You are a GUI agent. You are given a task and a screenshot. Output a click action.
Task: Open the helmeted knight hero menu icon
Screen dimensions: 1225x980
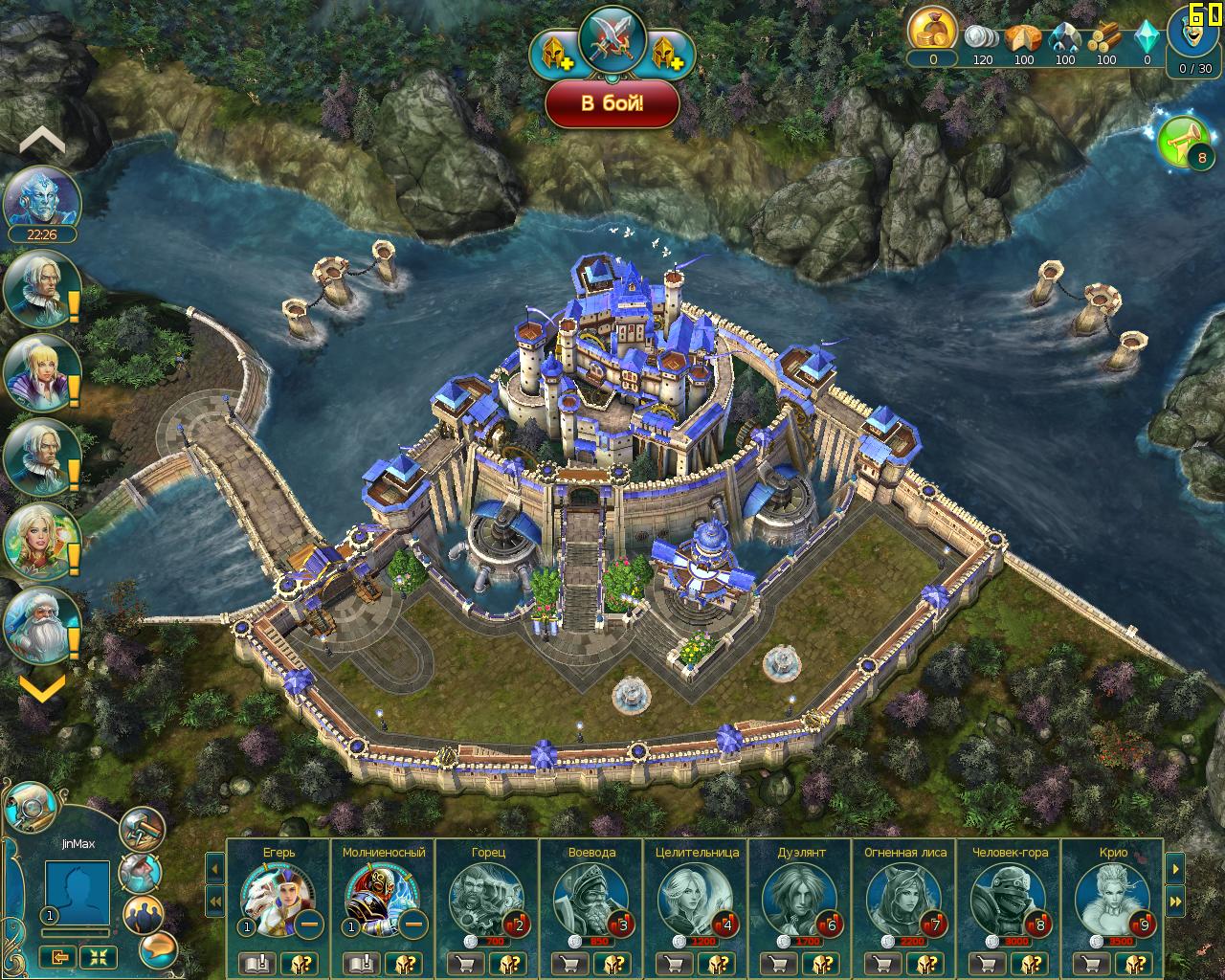click(142, 873)
